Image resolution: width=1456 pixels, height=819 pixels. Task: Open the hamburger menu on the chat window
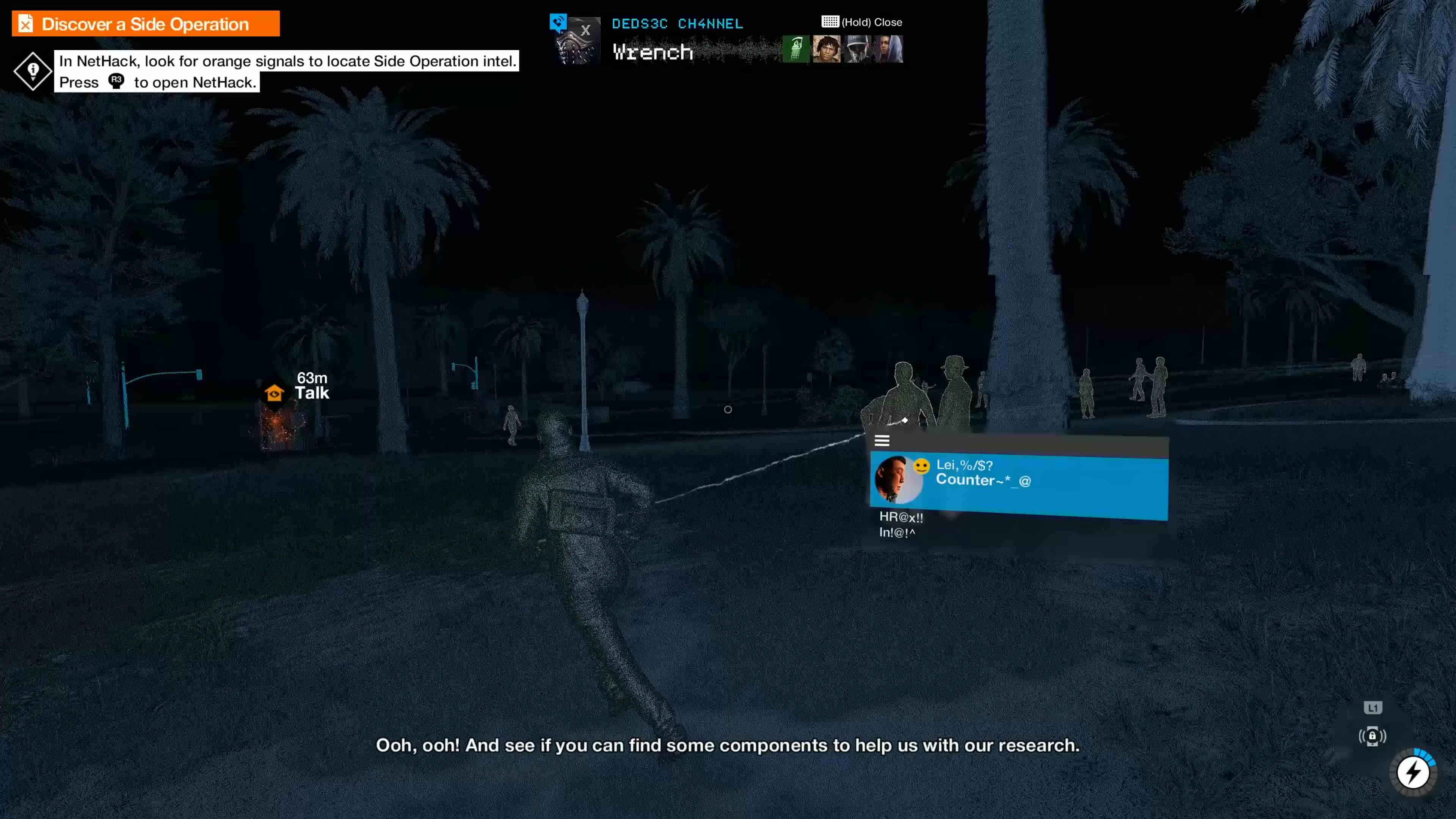click(882, 441)
